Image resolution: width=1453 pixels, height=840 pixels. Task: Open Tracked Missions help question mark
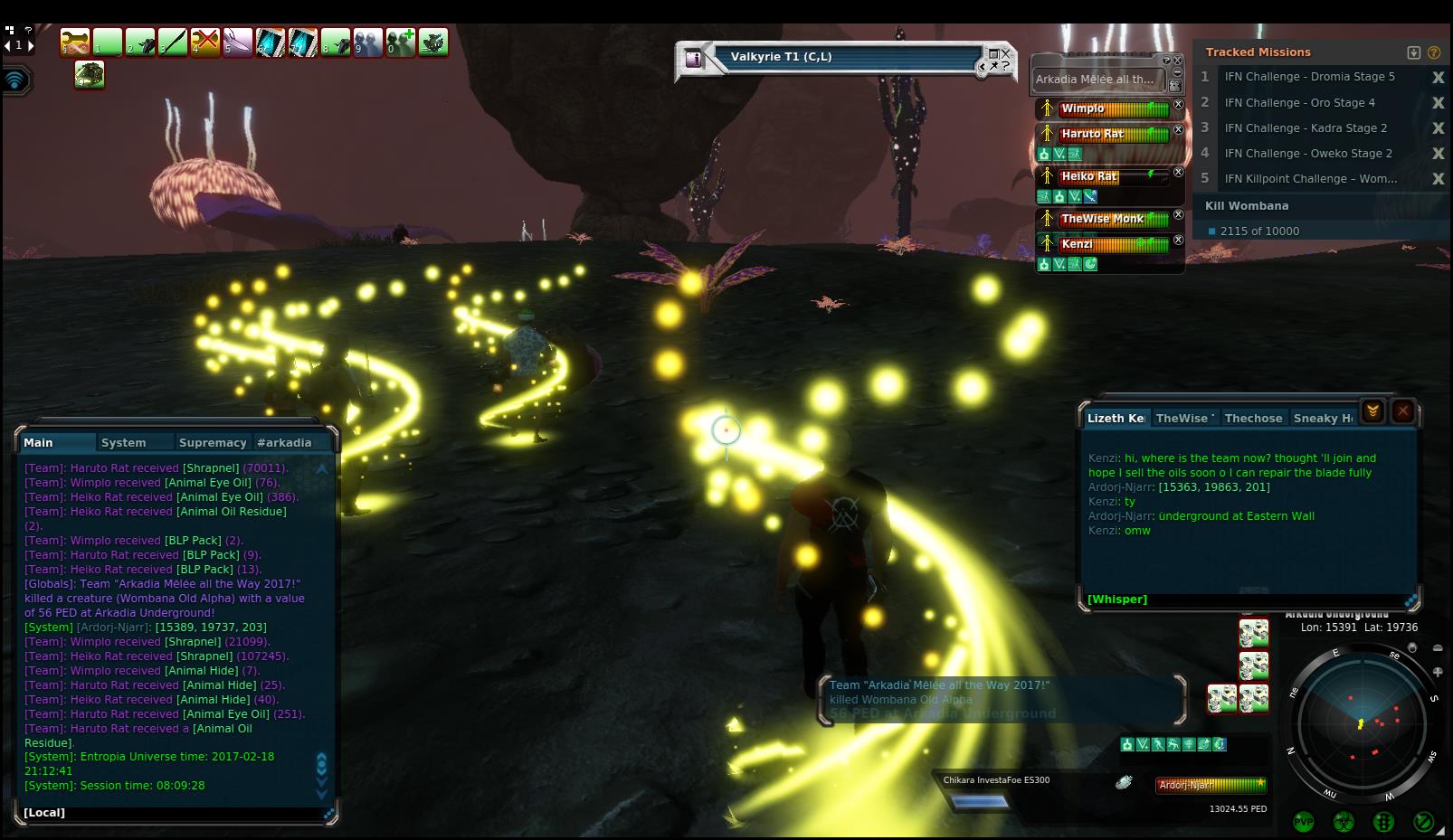coord(1434,52)
